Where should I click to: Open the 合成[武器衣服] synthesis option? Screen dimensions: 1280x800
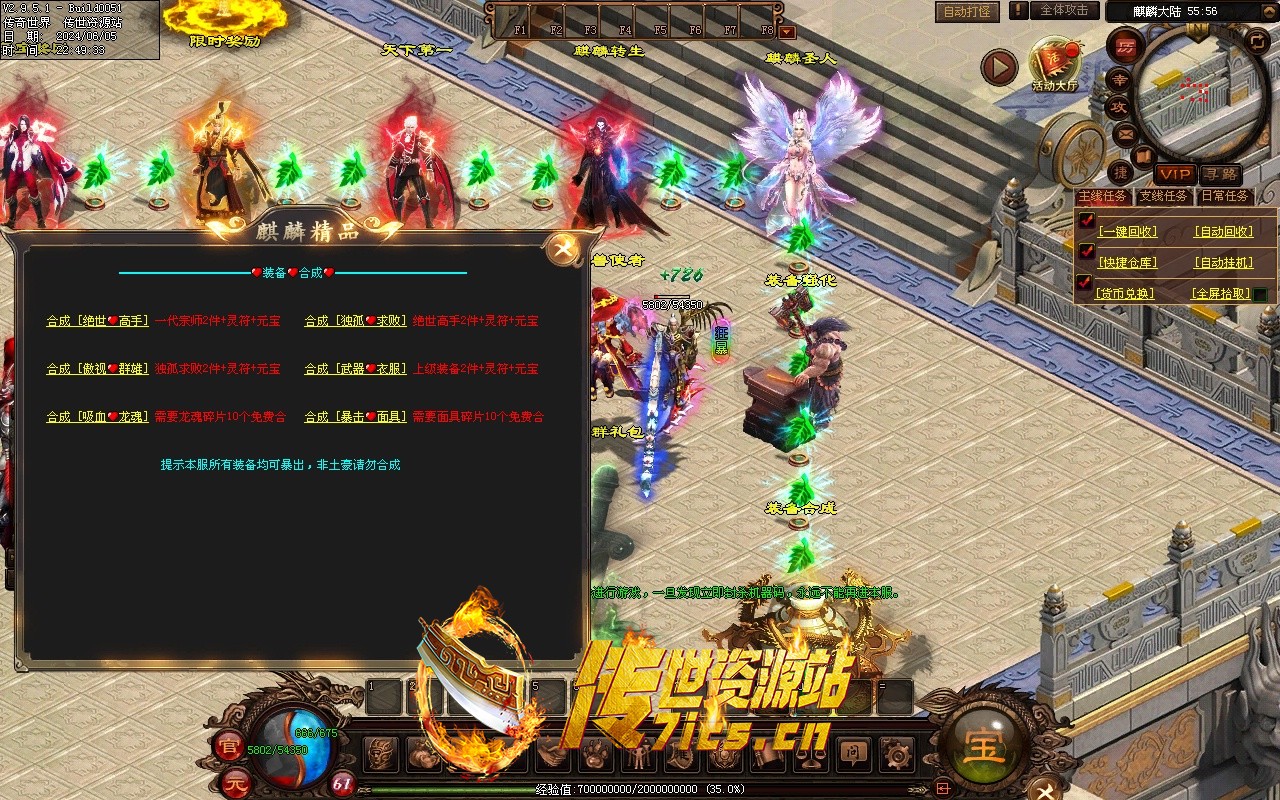tap(355, 369)
